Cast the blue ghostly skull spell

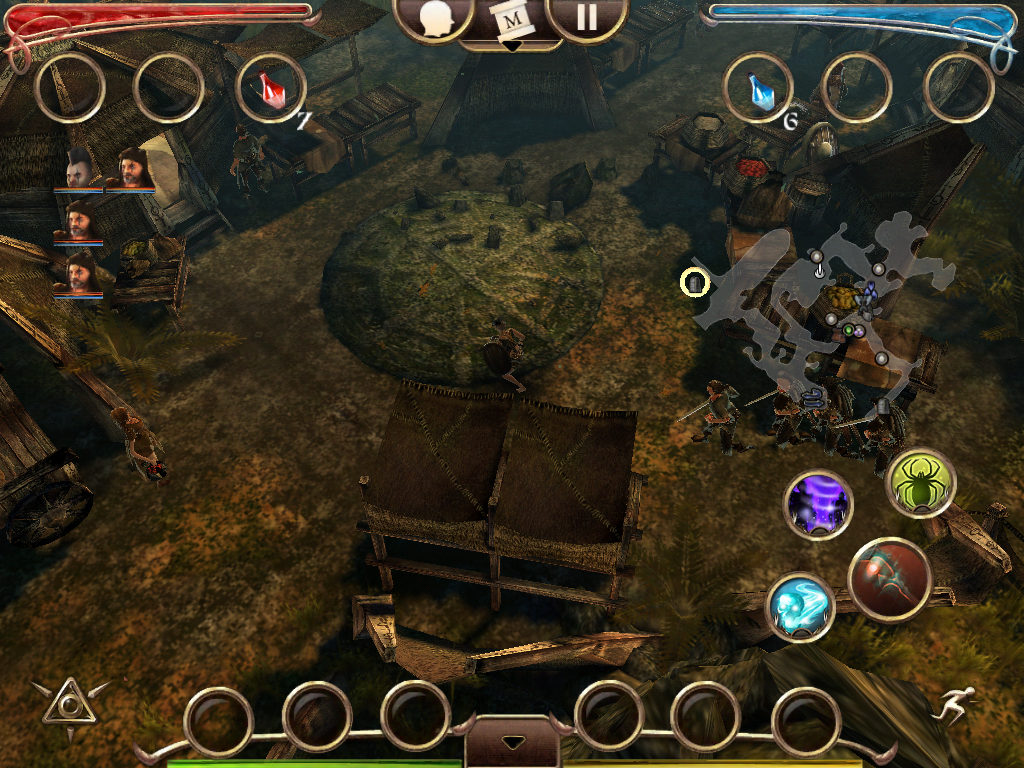[x=801, y=607]
